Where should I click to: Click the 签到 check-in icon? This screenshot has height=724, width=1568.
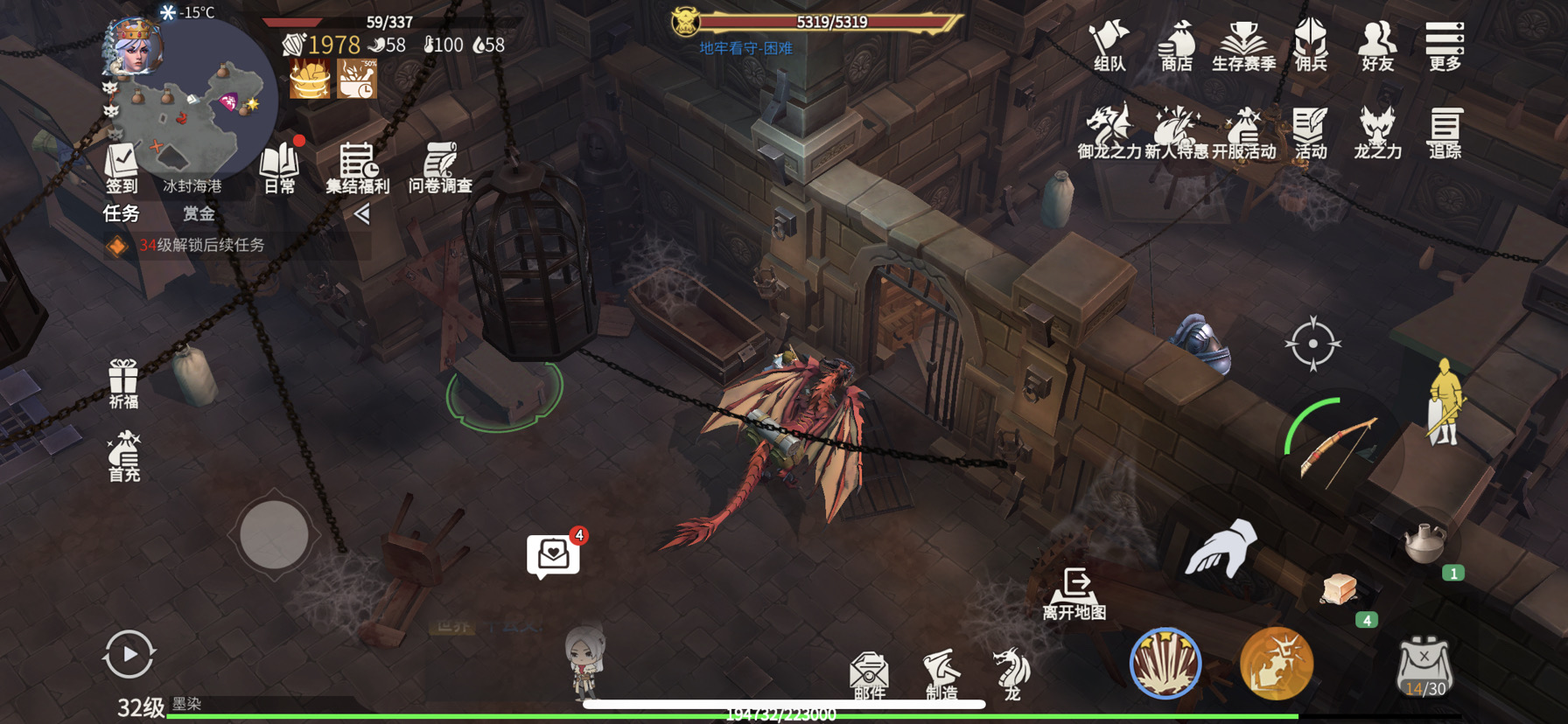point(122,168)
